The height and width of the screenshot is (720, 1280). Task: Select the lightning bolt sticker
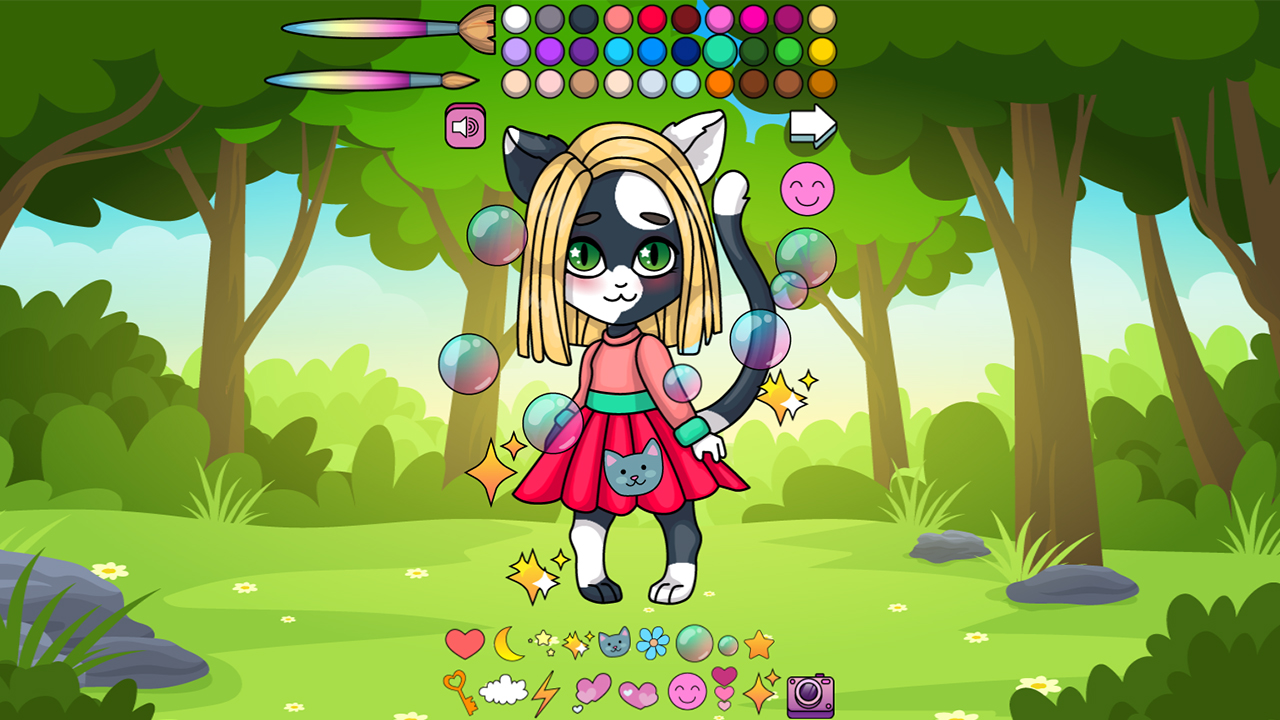click(544, 695)
